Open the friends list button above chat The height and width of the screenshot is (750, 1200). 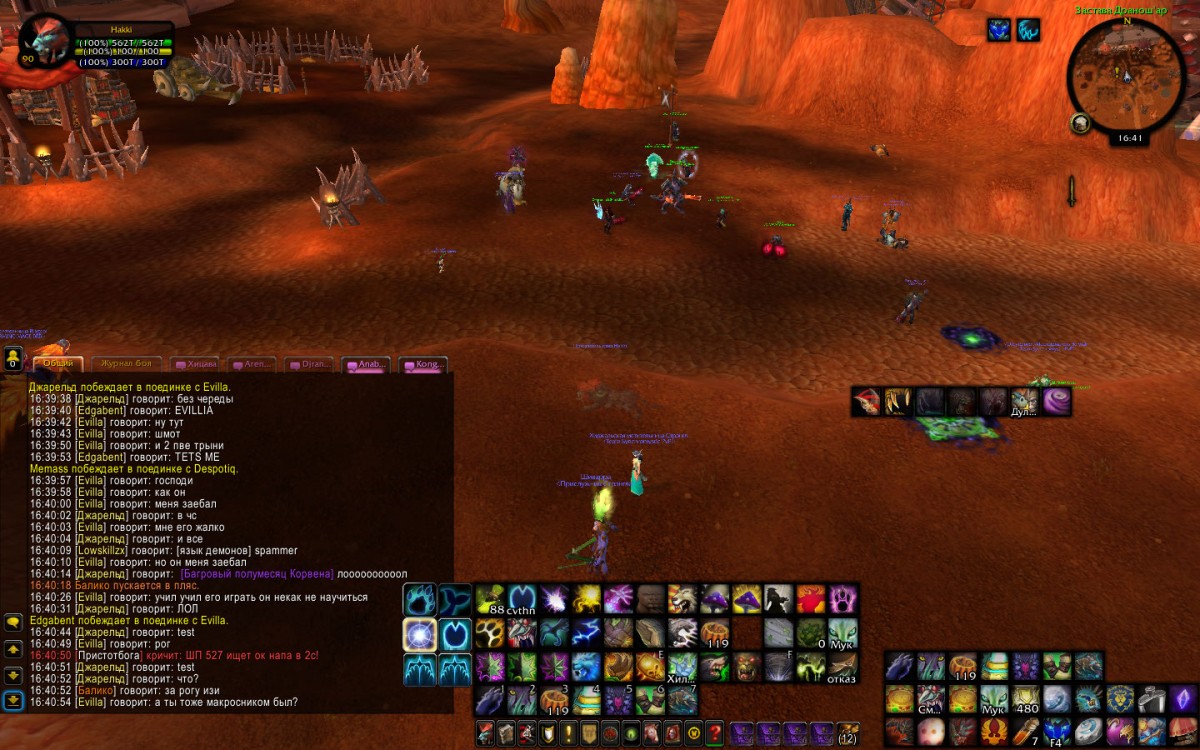[13, 359]
